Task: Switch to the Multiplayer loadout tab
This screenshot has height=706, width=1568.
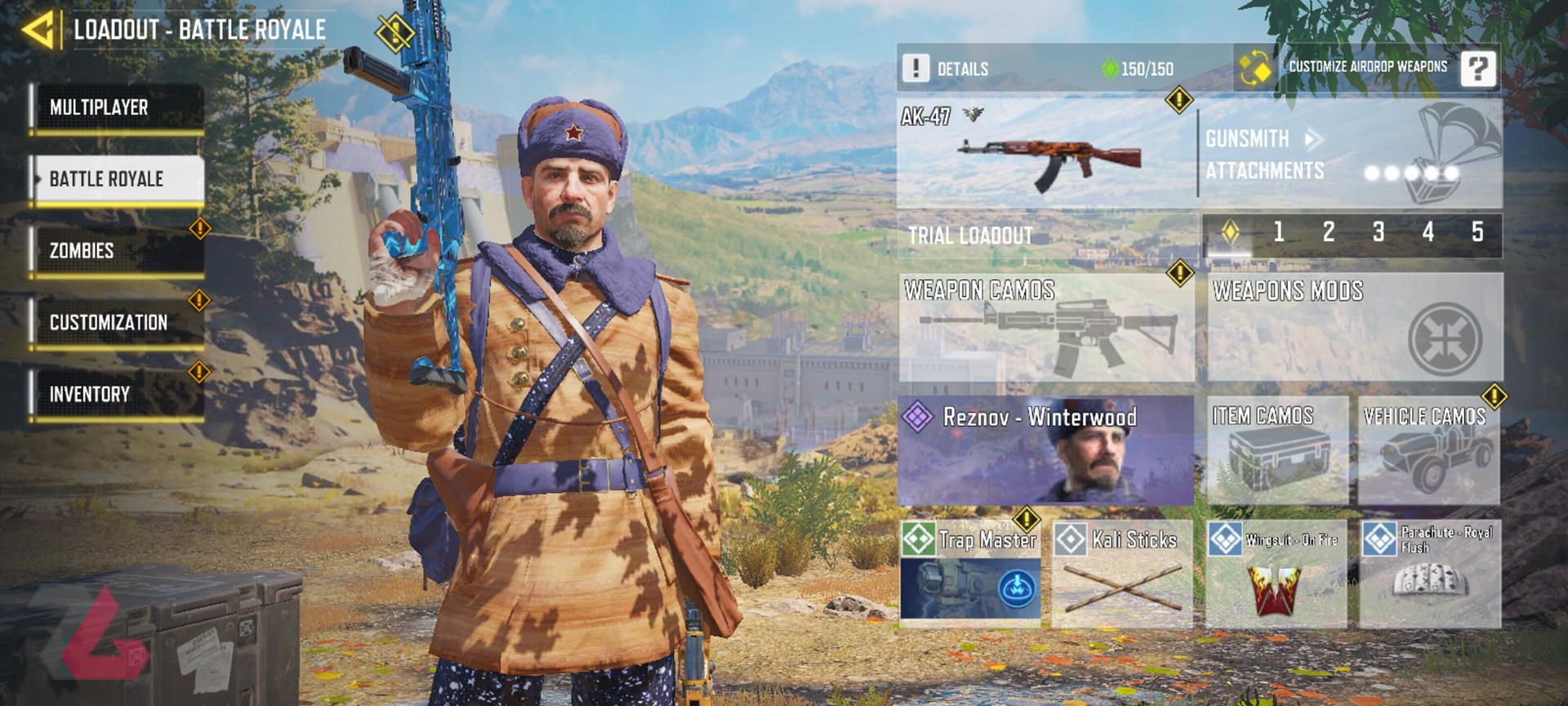Action: click(116, 108)
